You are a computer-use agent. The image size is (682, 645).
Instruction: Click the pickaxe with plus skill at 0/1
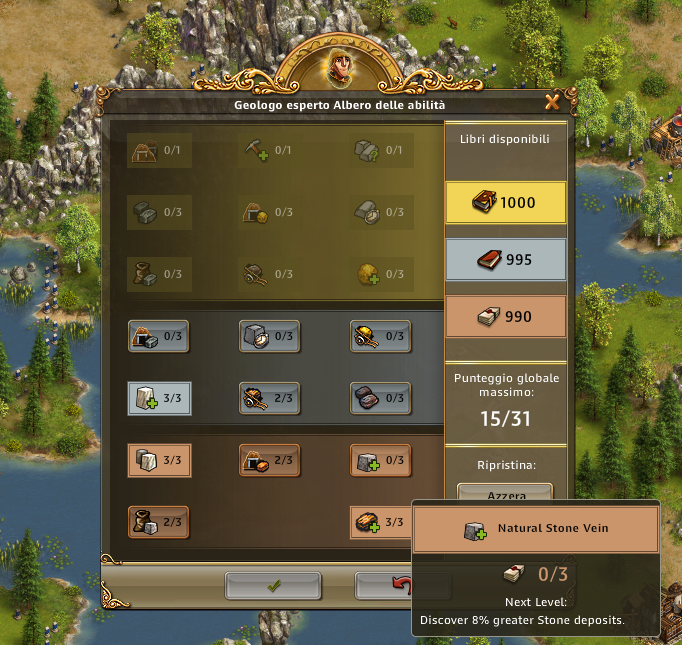(270, 150)
